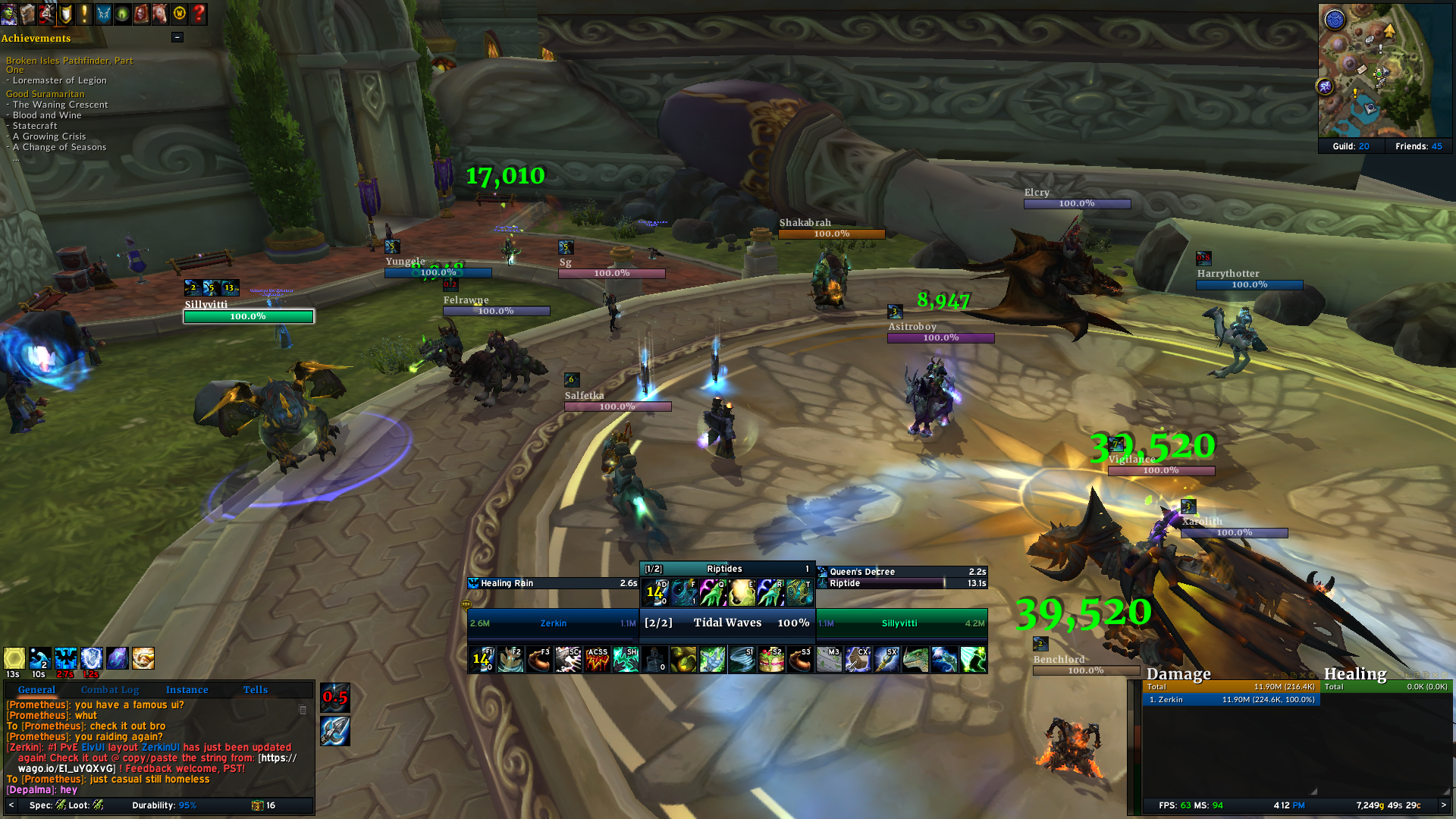Image resolution: width=1456 pixels, height=819 pixels.
Task: Click the tornado spell icon labeled S1
Action: (741, 660)
